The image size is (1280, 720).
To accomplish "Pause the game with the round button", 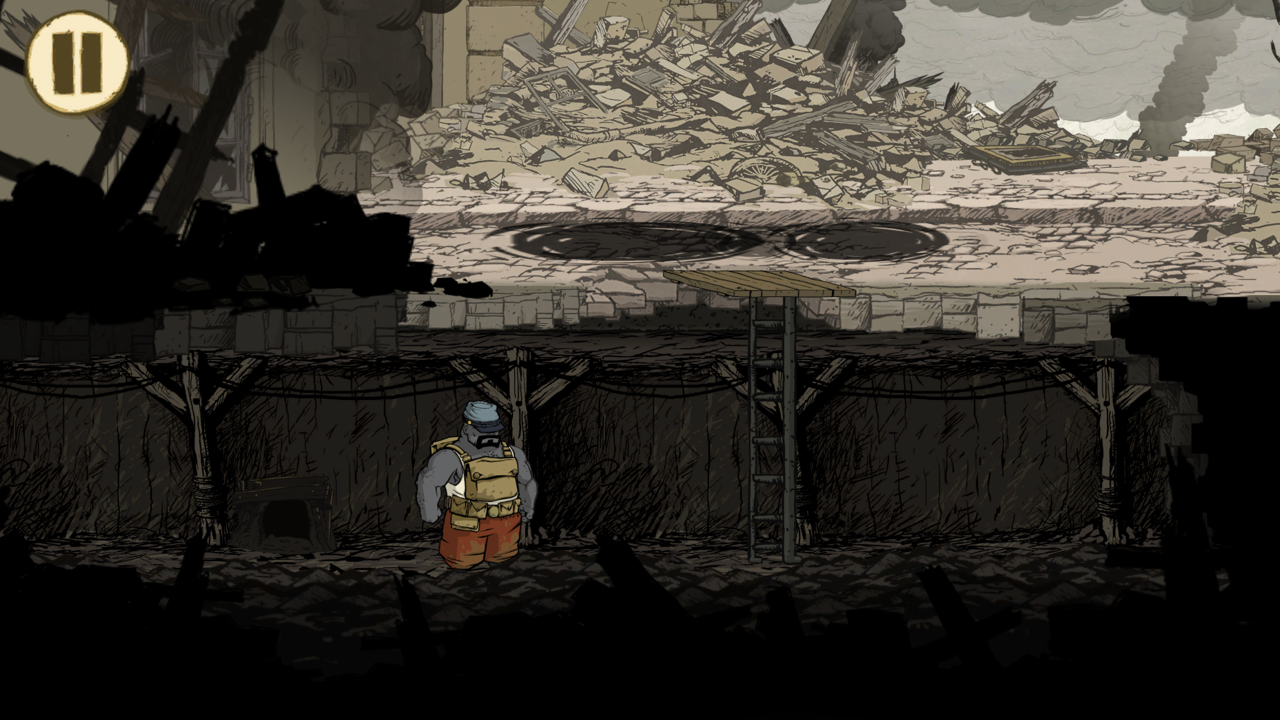I will pyautogui.click(x=77, y=62).
